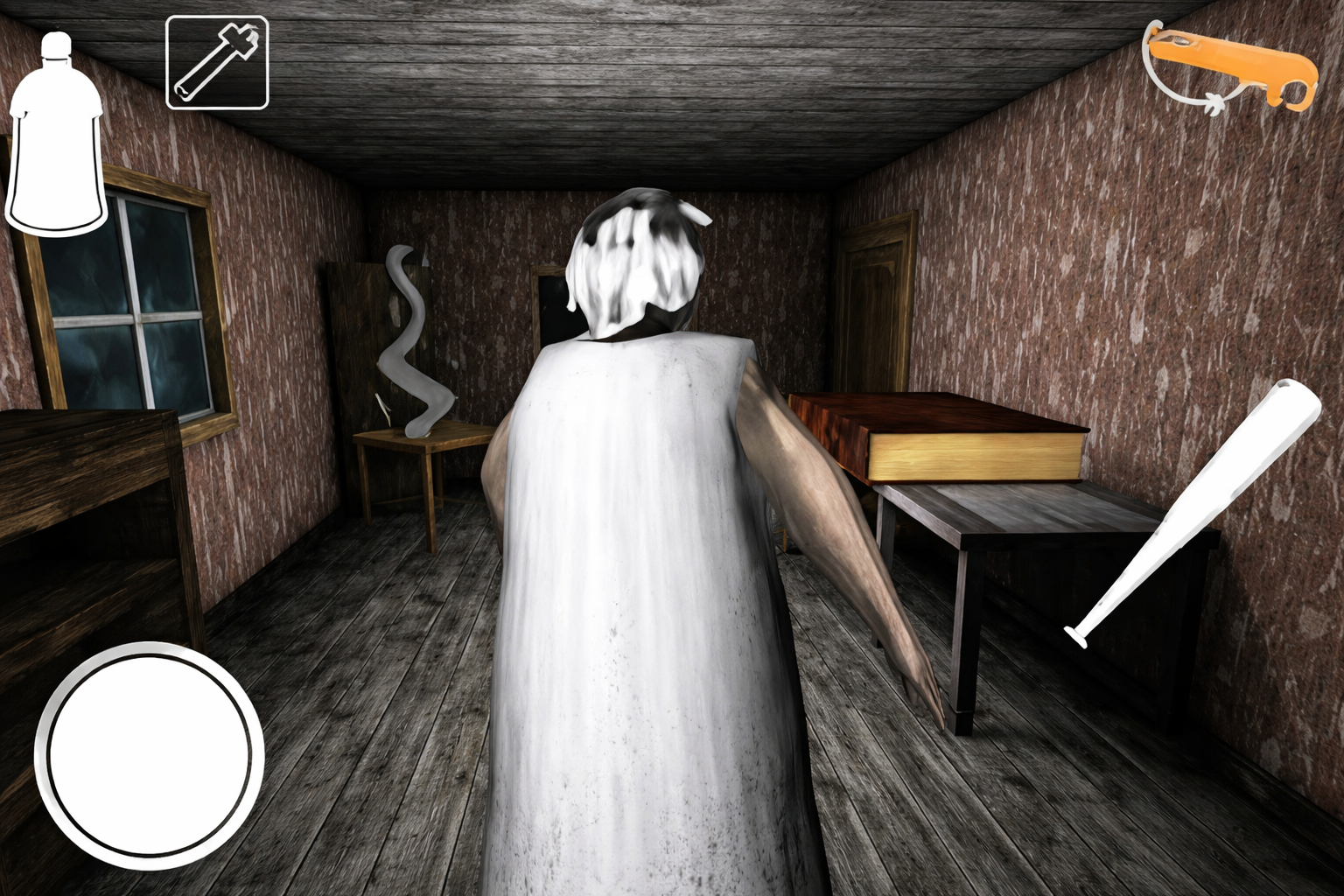Screen dimensions: 1344x896
Task: Swing the white baseball bat icon
Action: pos(1193,513)
